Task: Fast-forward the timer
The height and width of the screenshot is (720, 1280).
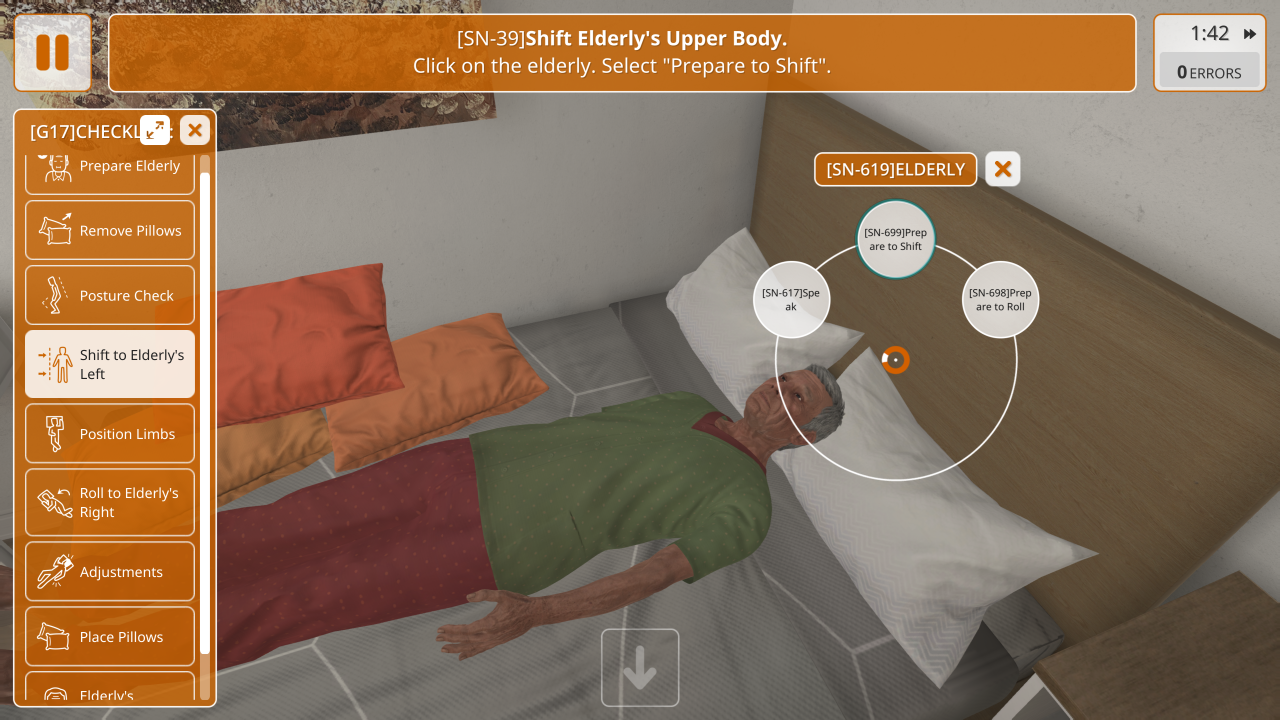Action: point(1250,34)
